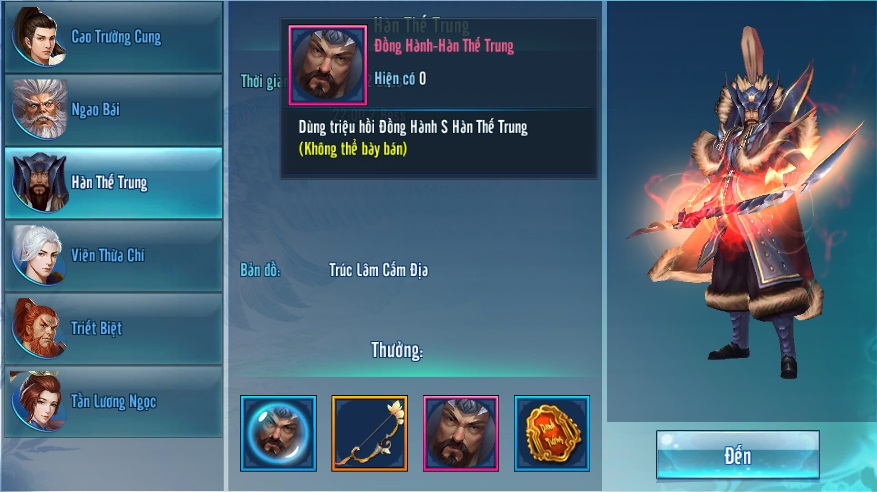
Task: Inspect the blue orb portrait reward
Action: (278, 433)
